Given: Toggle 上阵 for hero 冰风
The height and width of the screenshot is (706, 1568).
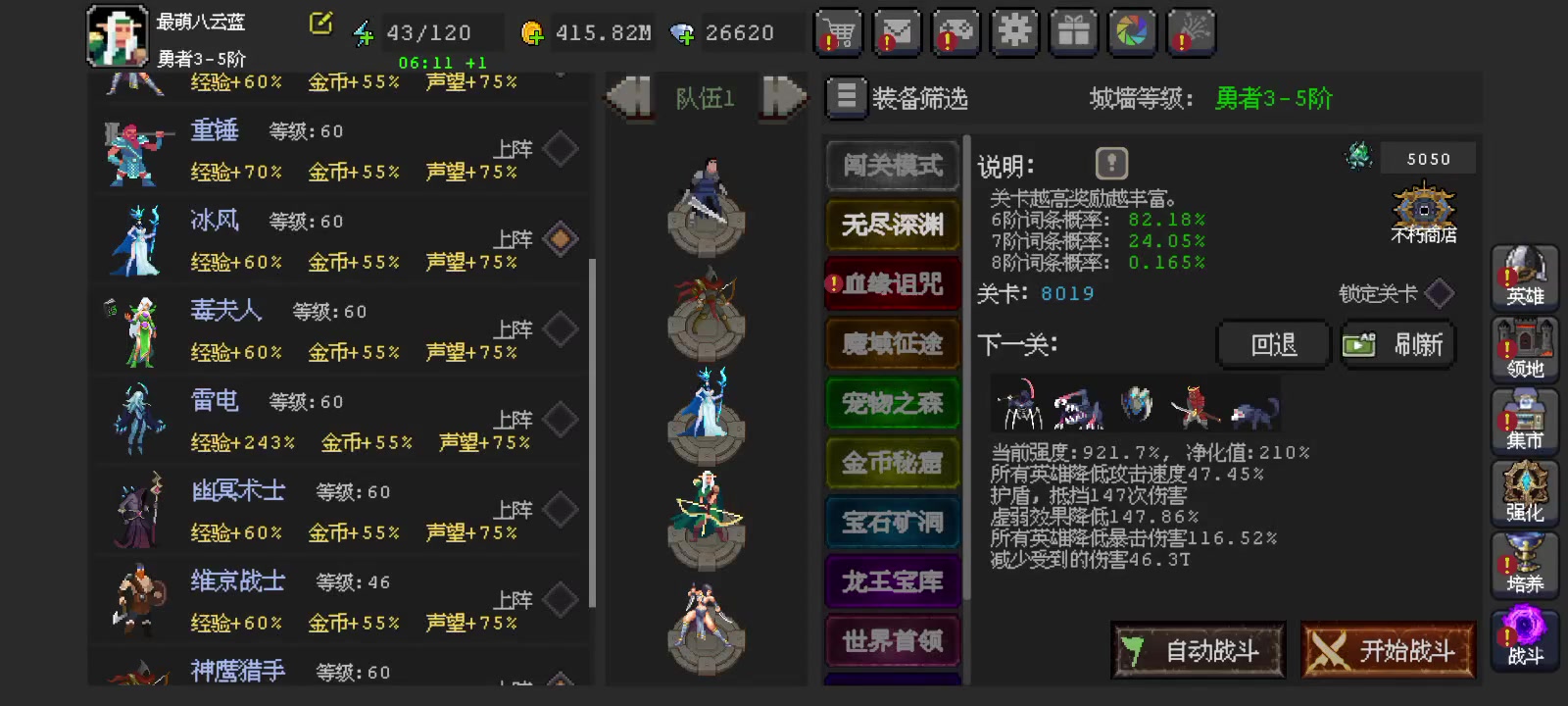Looking at the screenshot, I should point(560,239).
